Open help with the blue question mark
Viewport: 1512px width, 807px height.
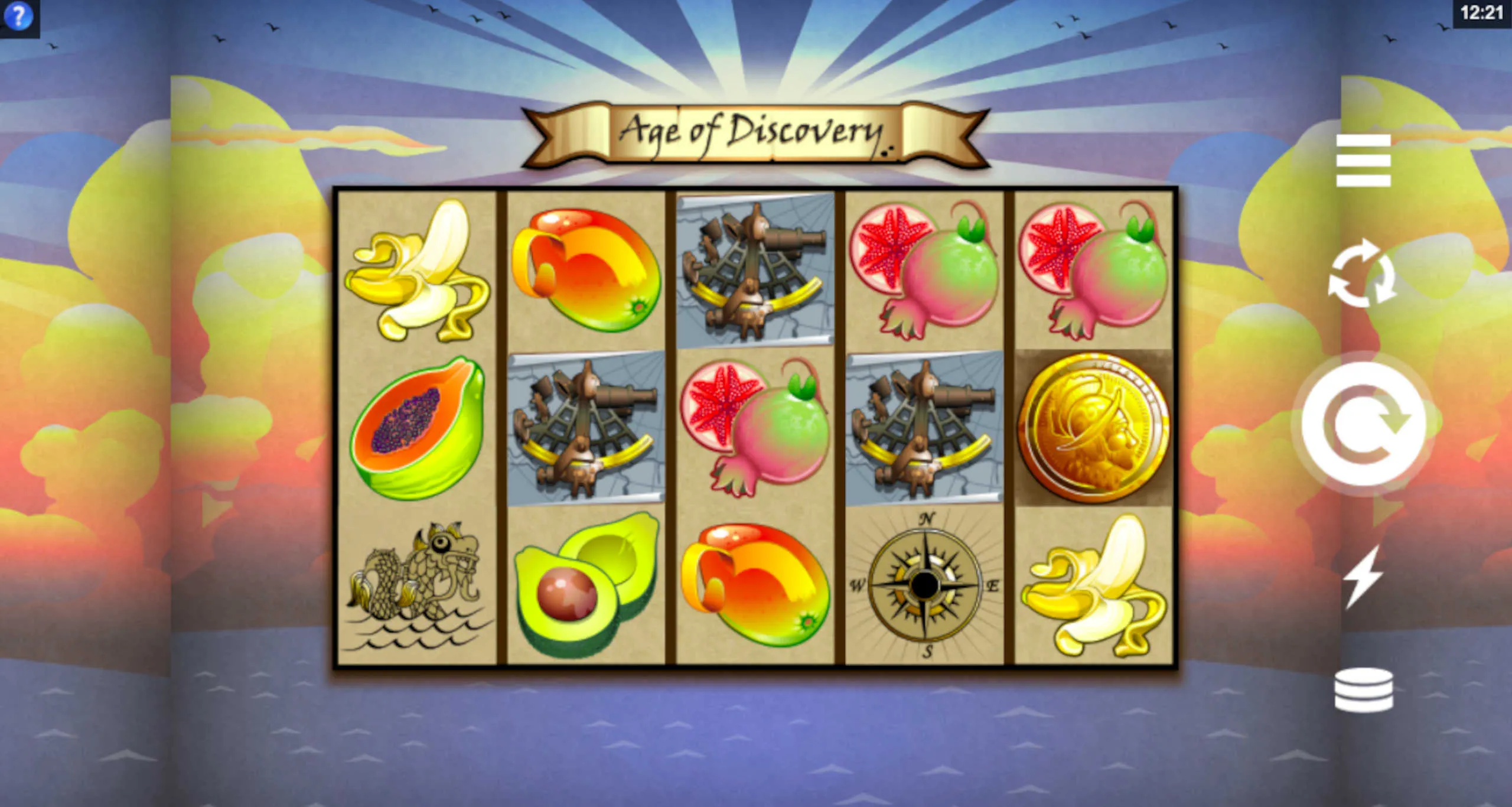tap(18, 17)
